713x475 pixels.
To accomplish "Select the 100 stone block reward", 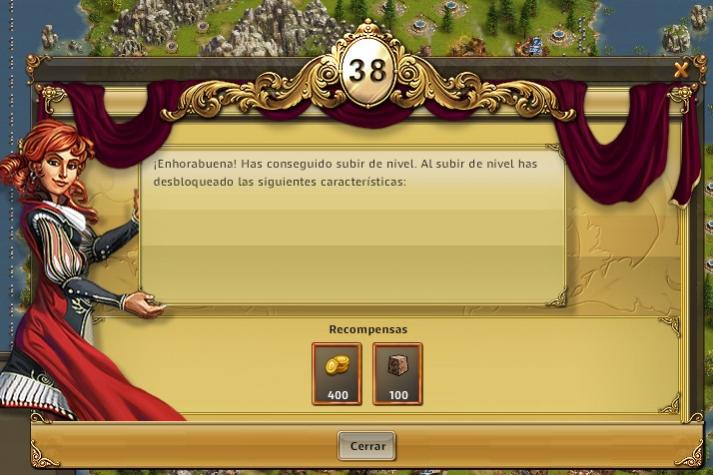I will (x=398, y=373).
